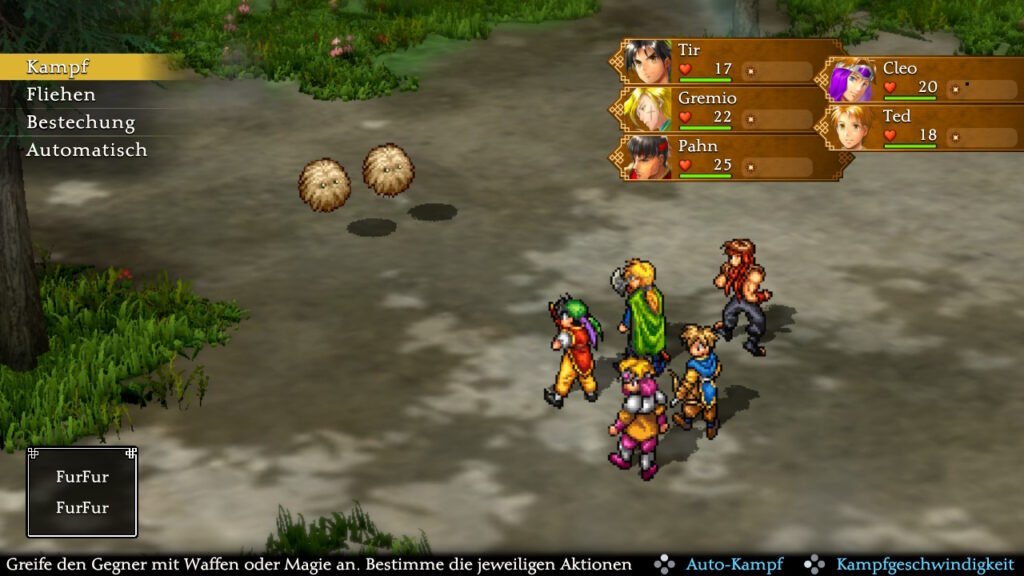Select the Automatisch command
Image resolution: width=1024 pixels, height=576 pixels.
coord(86,150)
